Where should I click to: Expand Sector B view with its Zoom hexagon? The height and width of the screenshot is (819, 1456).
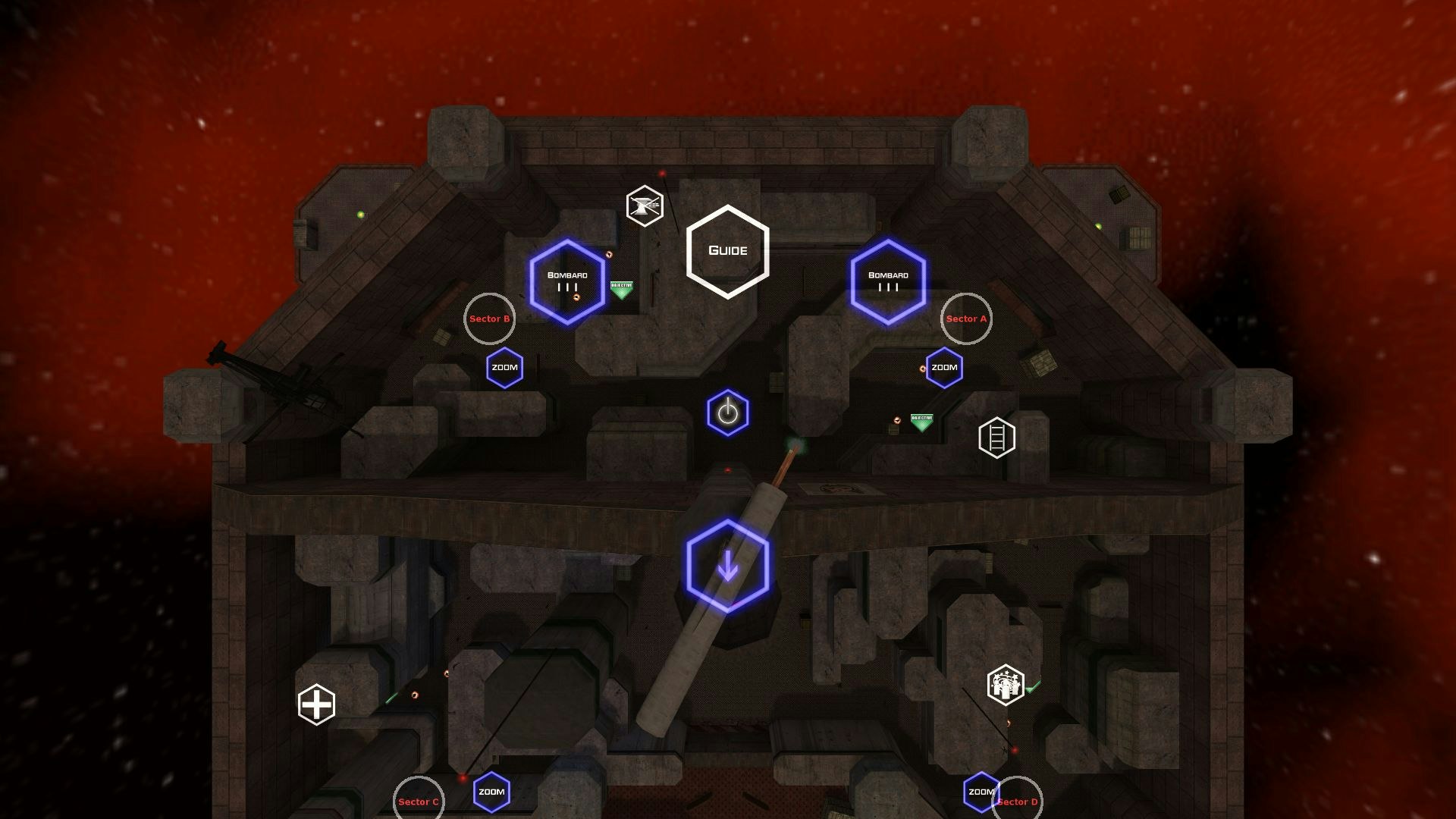coord(504,367)
